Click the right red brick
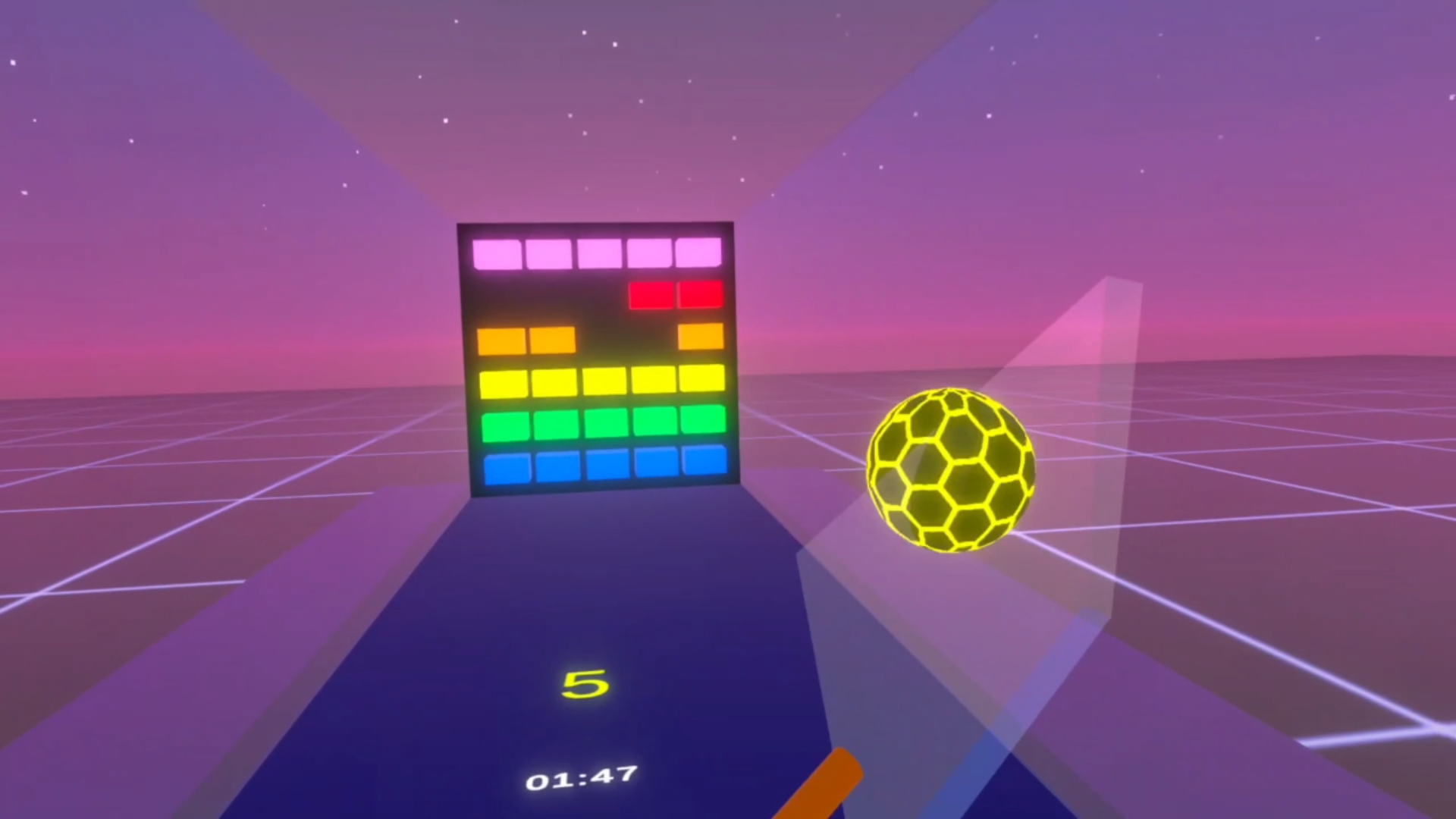Viewport: 1456px width, 819px height. (699, 295)
